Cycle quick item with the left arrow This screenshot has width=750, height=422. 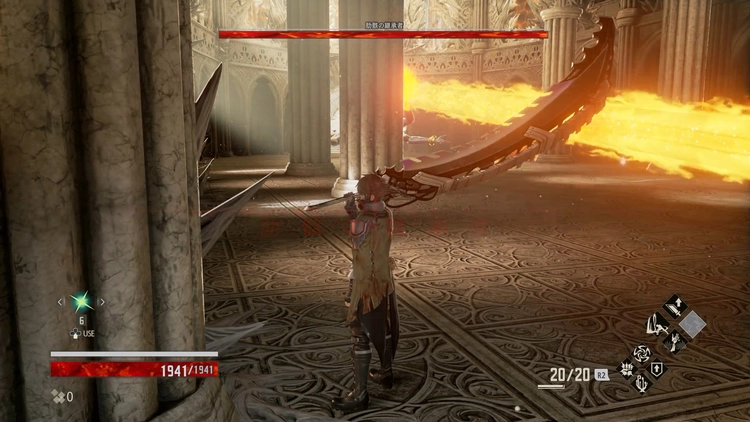pyautogui.click(x=60, y=300)
